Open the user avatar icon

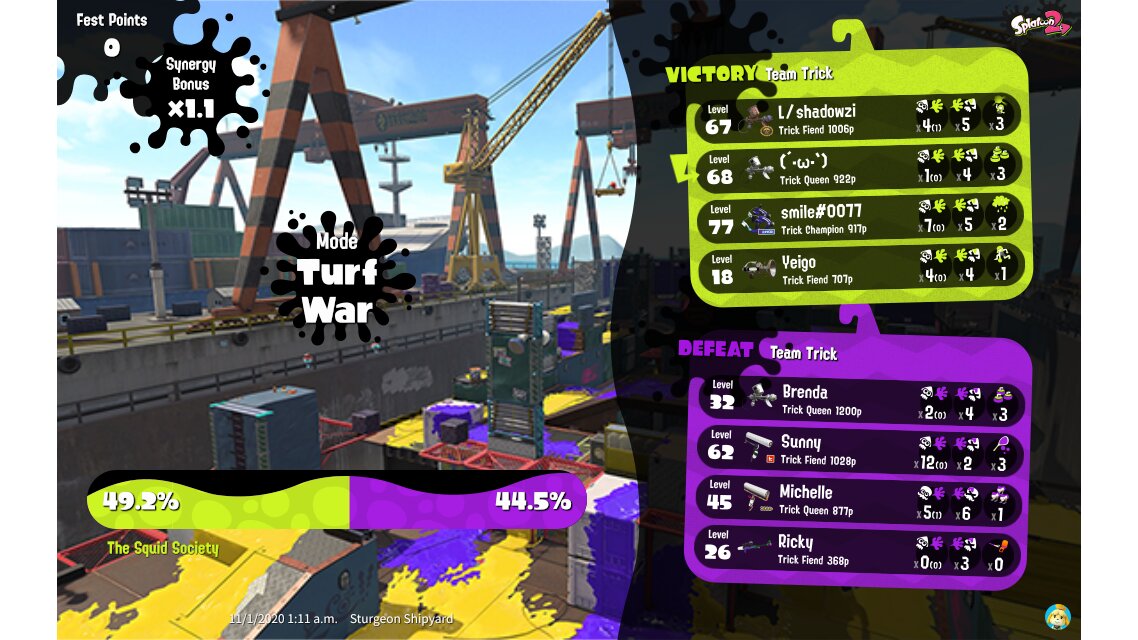pos(1057,616)
